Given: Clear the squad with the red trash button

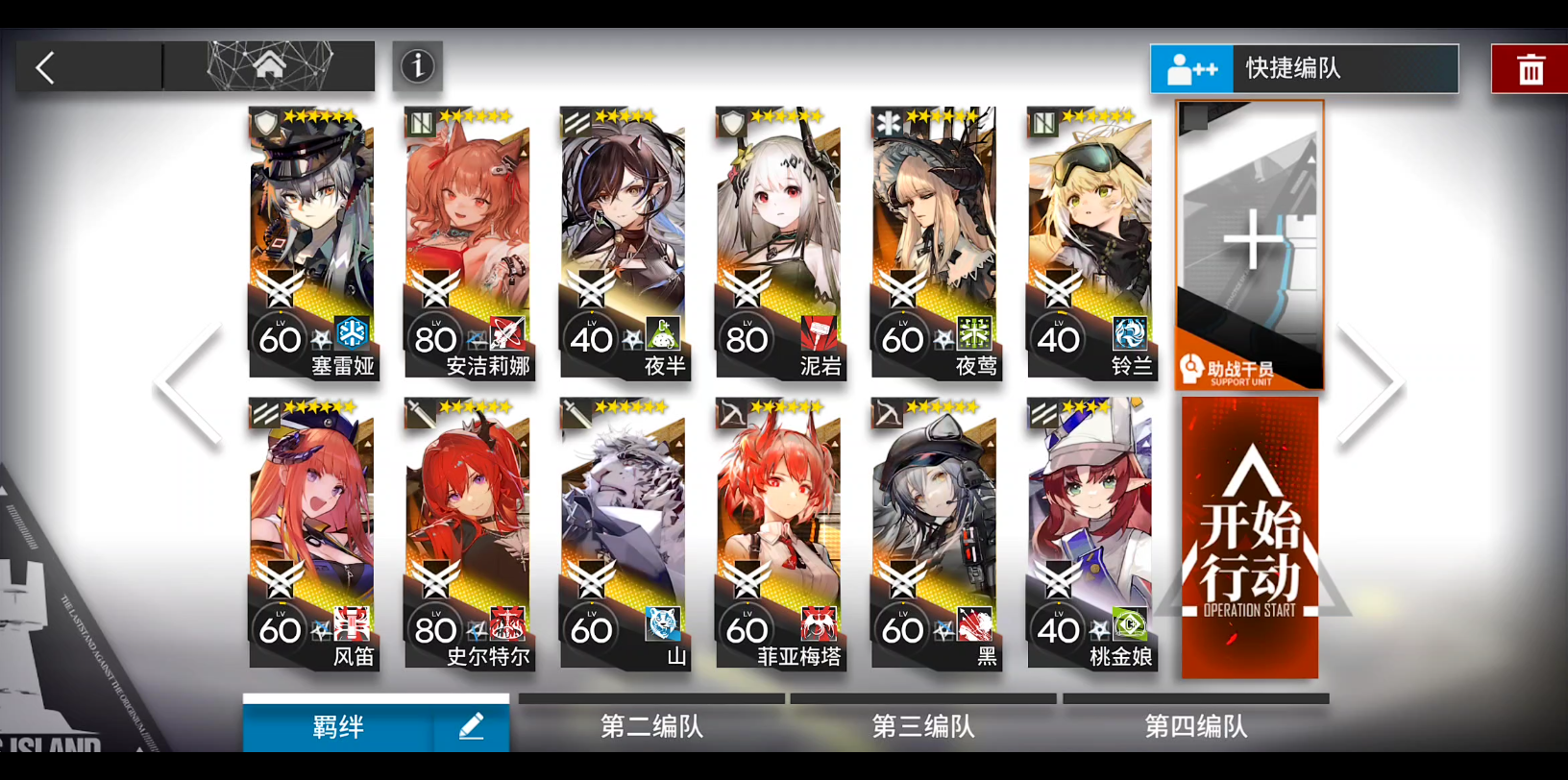Looking at the screenshot, I should pyautogui.click(x=1530, y=69).
